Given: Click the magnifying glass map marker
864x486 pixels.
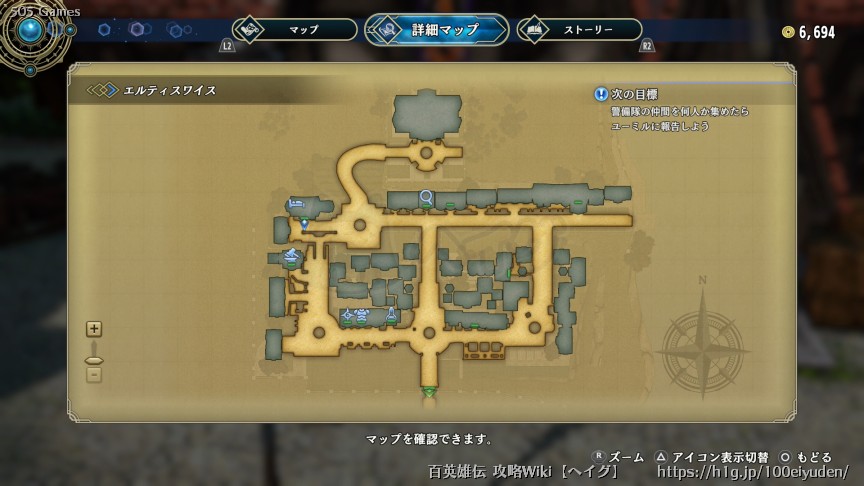Looking at the screenshot, I should [427, 196].
